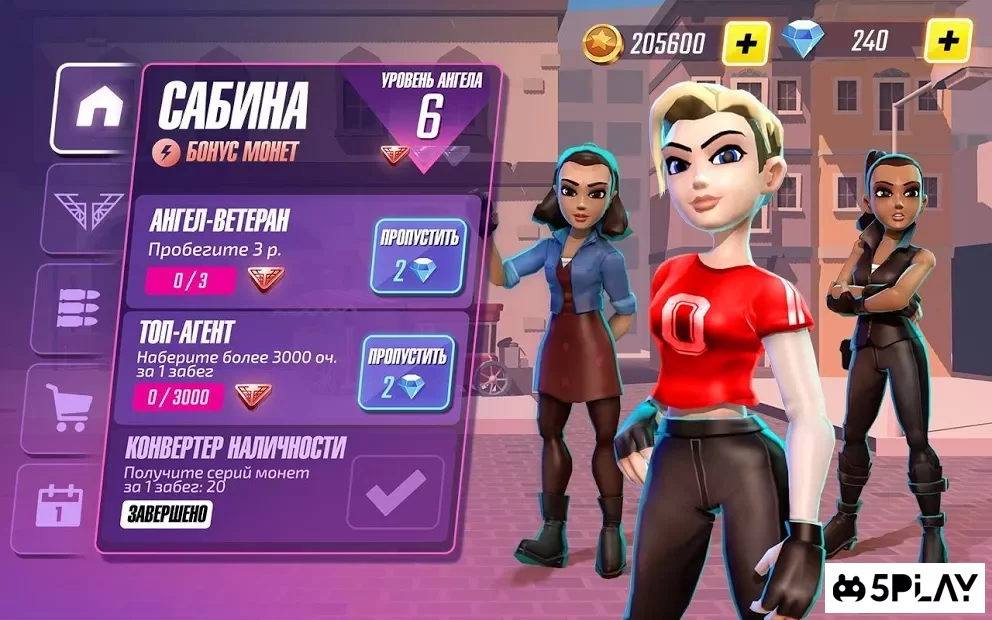Open the angel wings emblem tab

click(x=87, y=210)
